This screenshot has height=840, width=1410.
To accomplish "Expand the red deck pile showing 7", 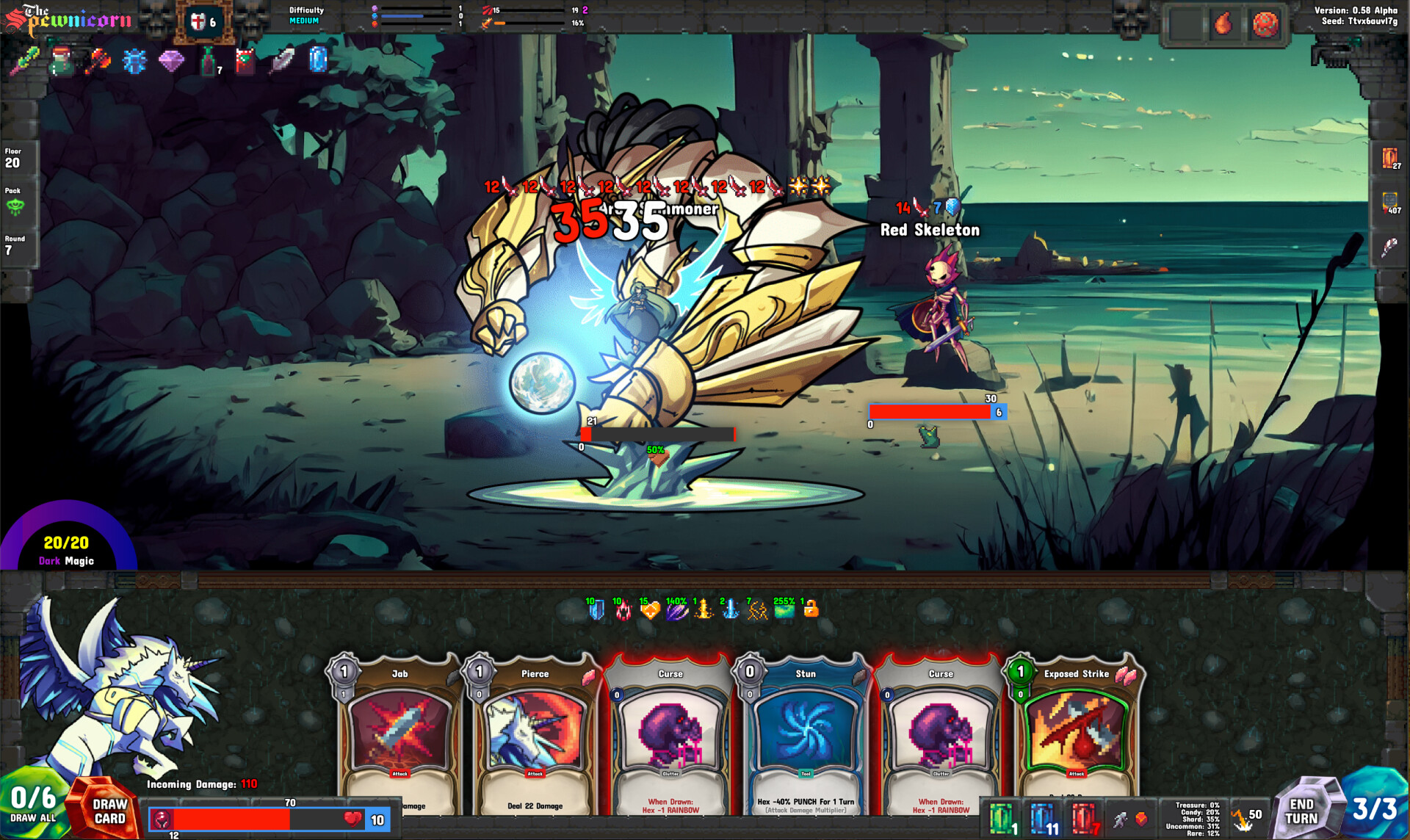I will 1082,817.
